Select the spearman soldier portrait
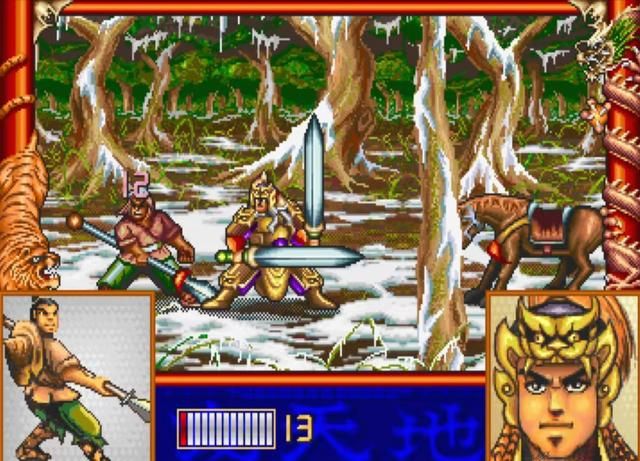The height and width of the screenshot is (461, 640). click(76, 376)
